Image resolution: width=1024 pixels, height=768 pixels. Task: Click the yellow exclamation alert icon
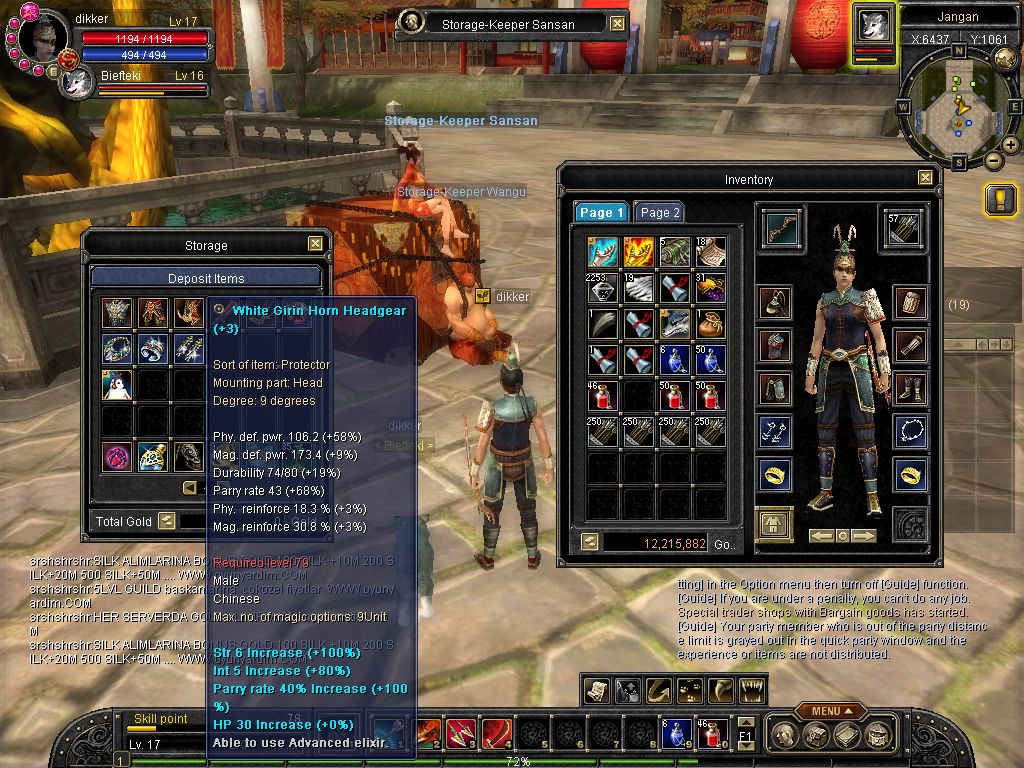(x=1000, y=199)
